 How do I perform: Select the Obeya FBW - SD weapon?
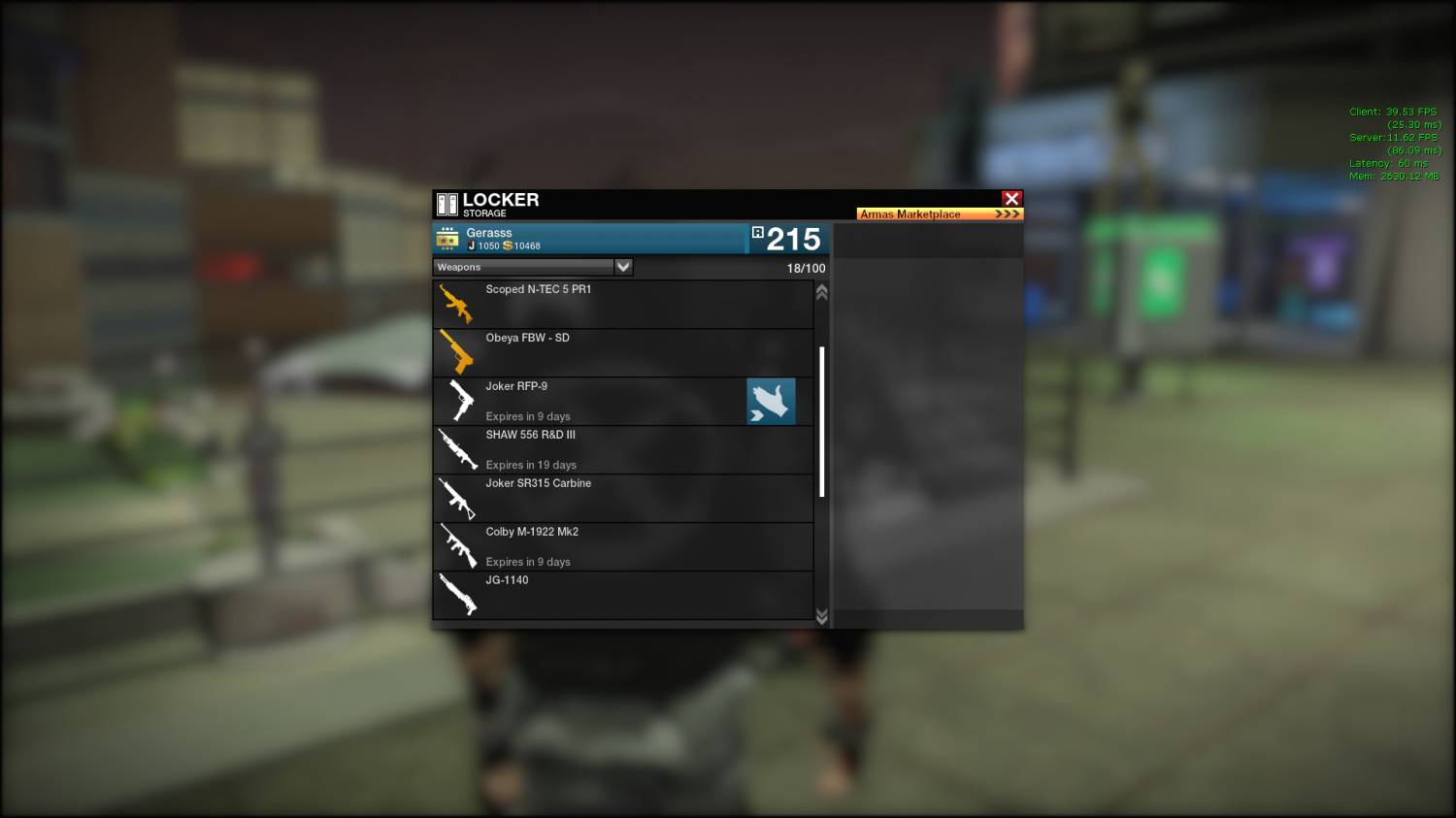click(x=622, y=353)
